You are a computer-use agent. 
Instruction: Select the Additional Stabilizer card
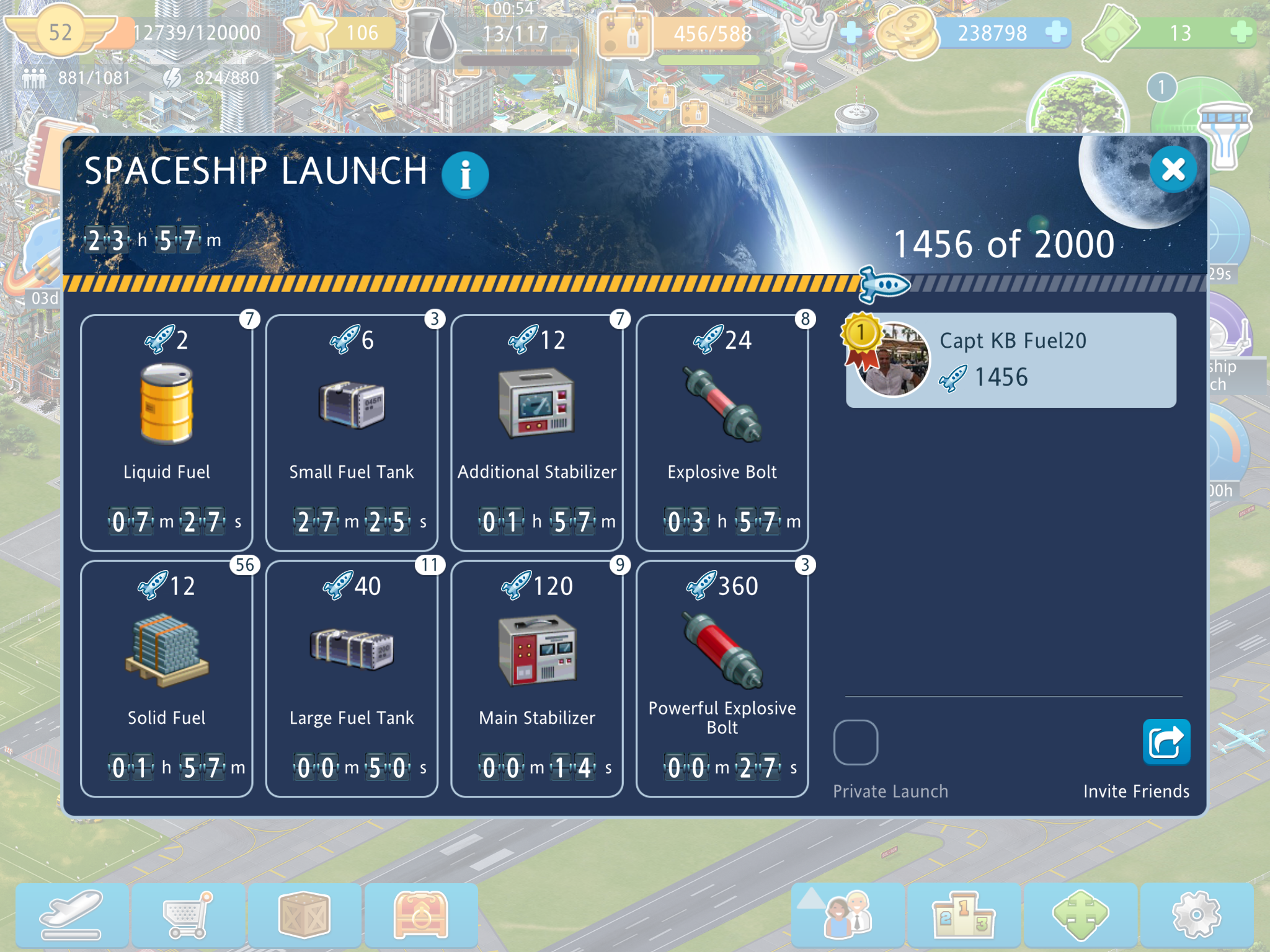(x=537, y=433)
